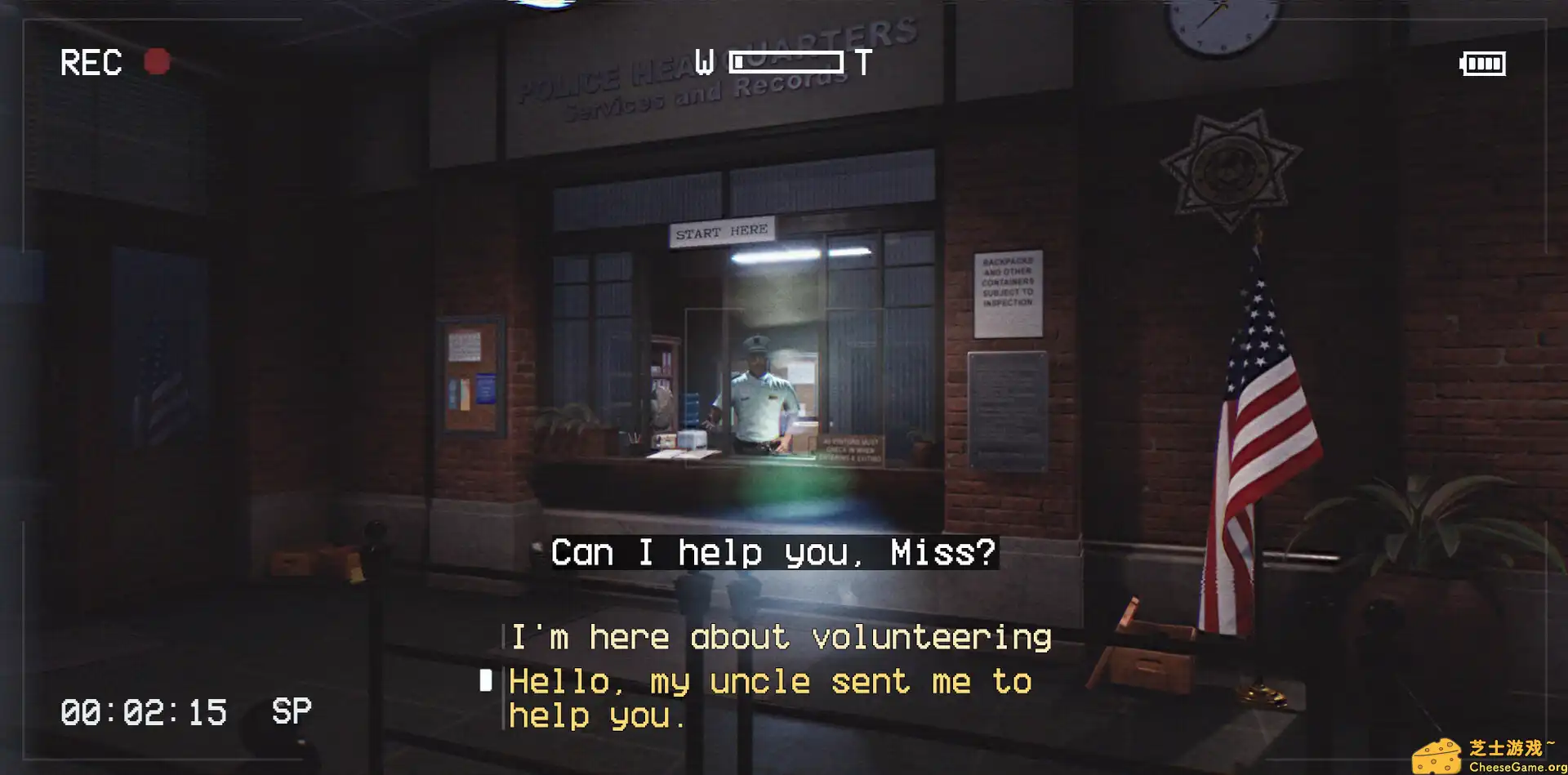The height and width of the screenshot is (775, 1568).
Task: Select the dialogue option about volunteering
Action: 778,636
